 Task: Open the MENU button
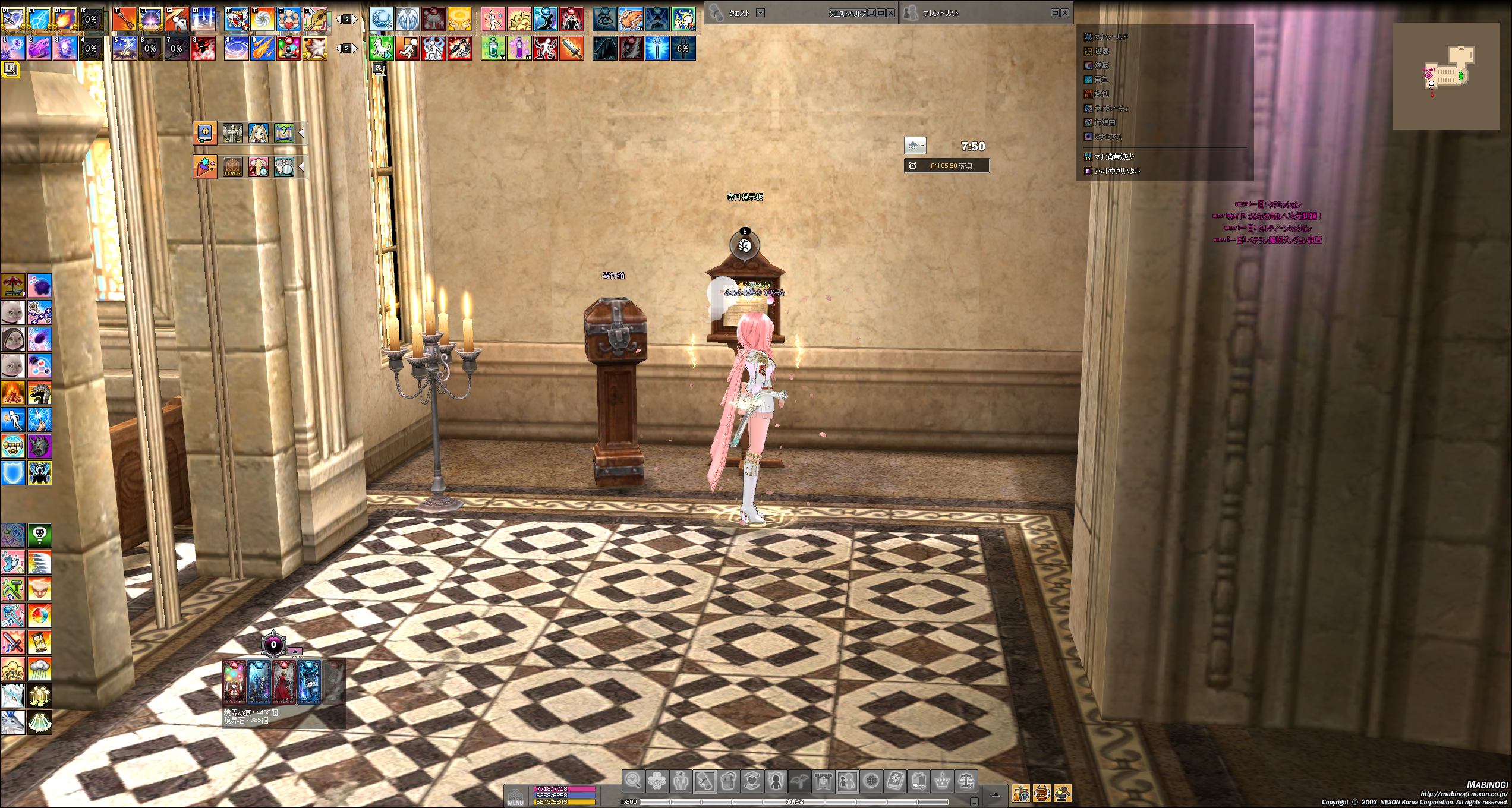(x=515, y=796)
